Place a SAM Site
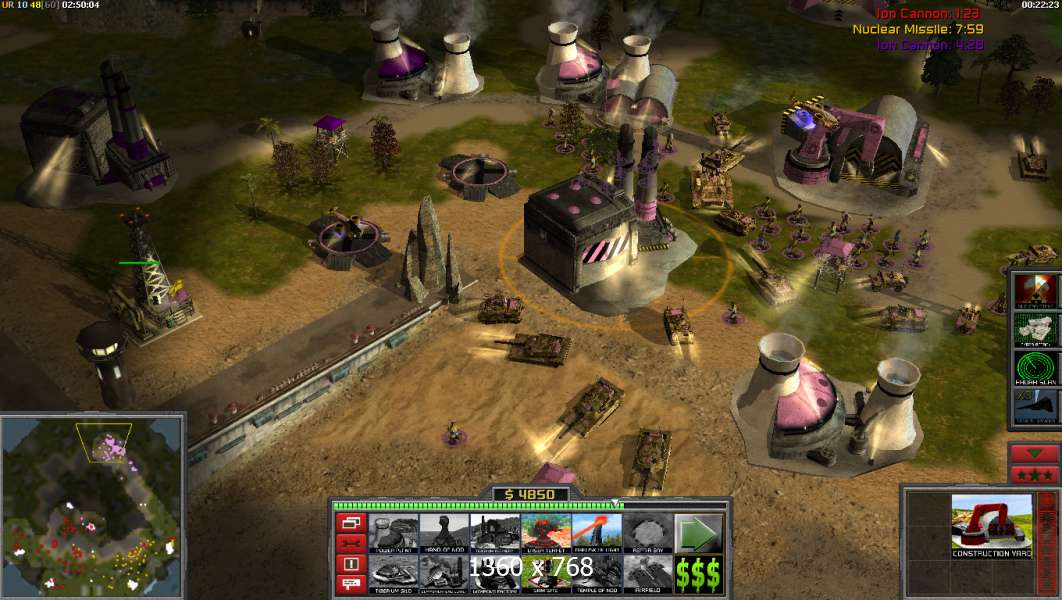 point(546,572)
